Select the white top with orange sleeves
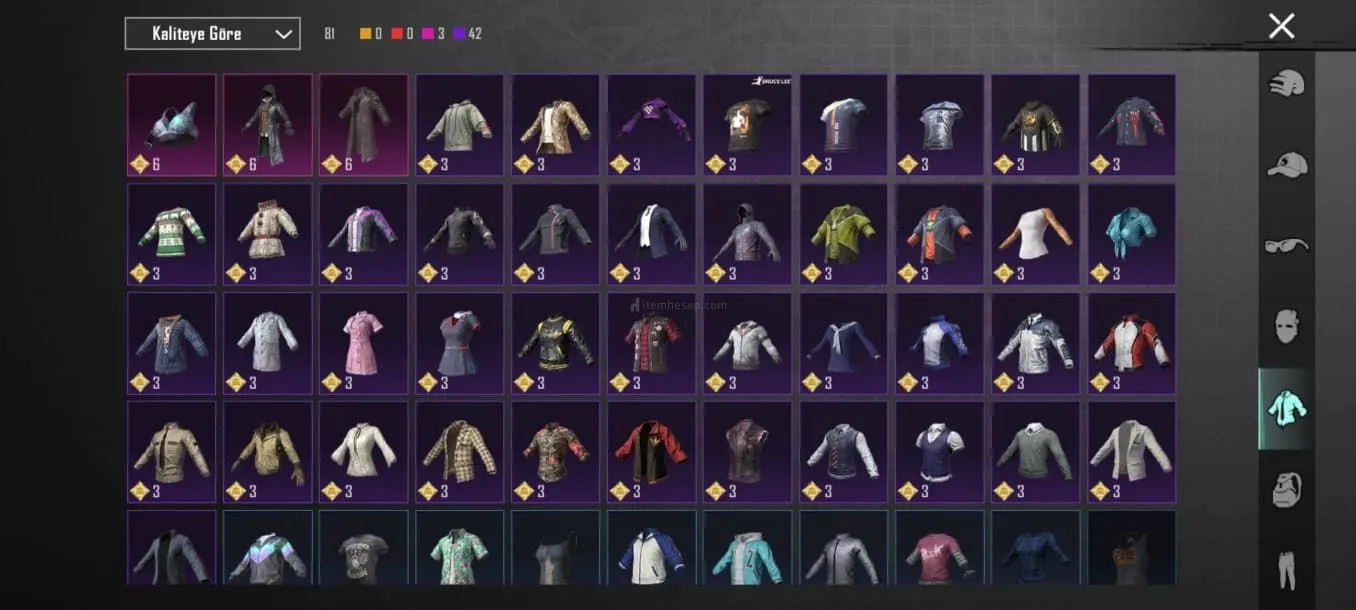1356x610 pixels. point(1035,234)
